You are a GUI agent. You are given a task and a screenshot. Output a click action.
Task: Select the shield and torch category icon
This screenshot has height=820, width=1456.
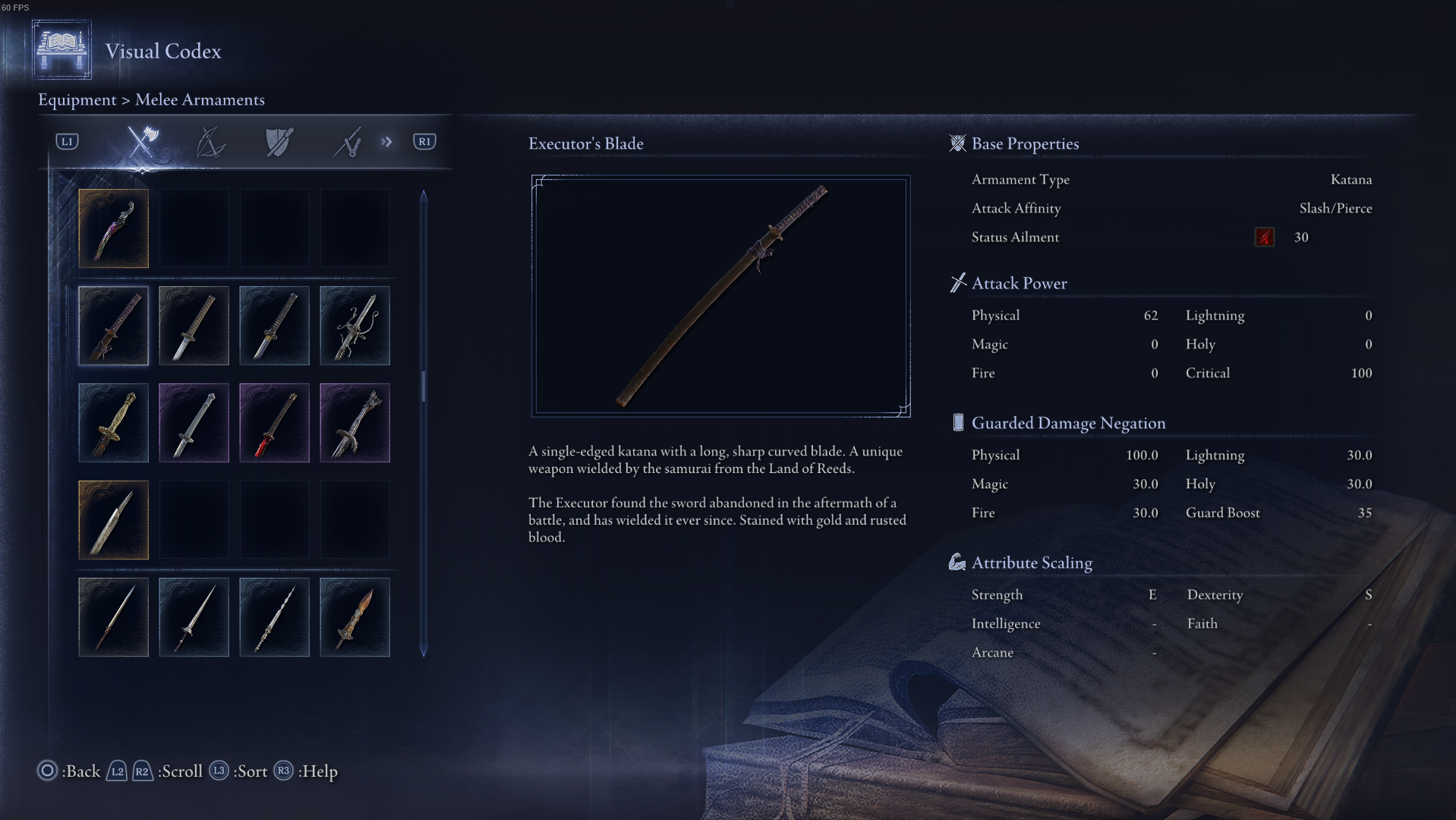(277, 141)
